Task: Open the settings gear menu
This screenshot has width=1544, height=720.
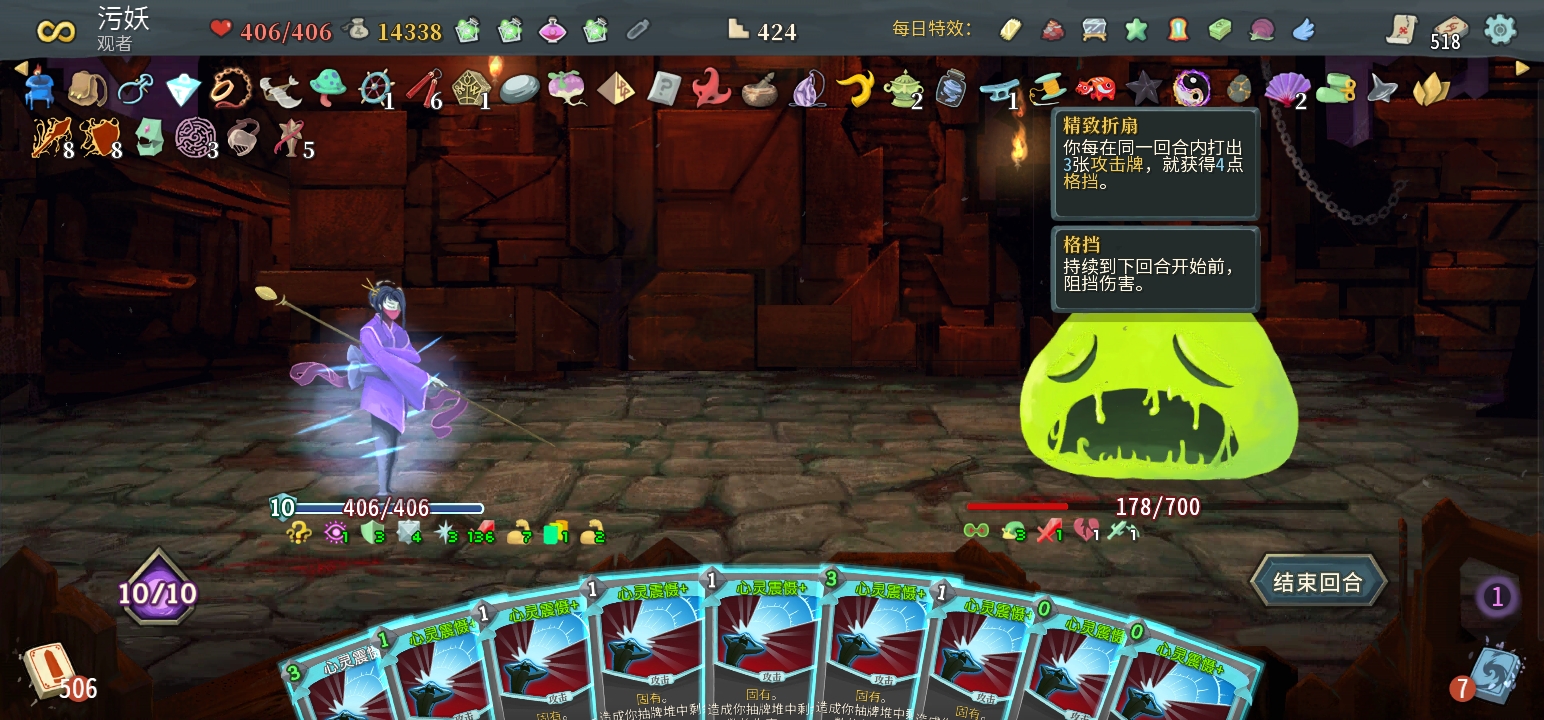Action: tap(1500, 30)
